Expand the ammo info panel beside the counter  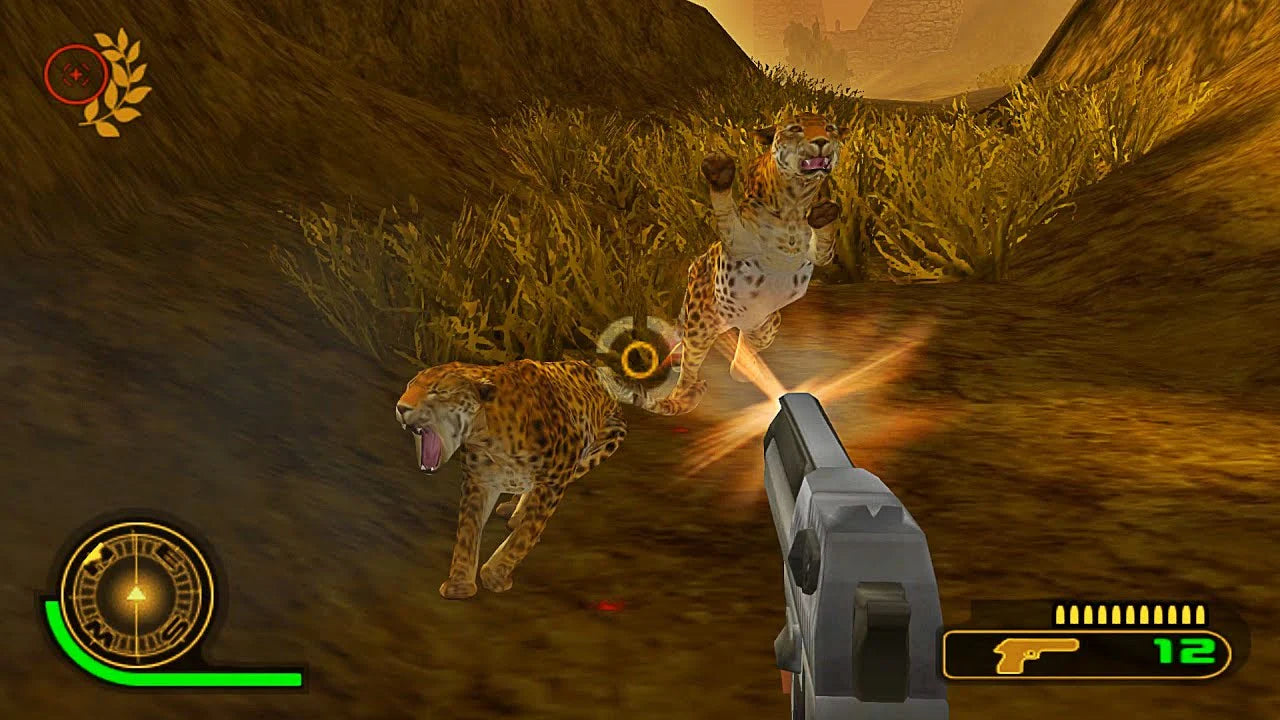pos(1090,655)
